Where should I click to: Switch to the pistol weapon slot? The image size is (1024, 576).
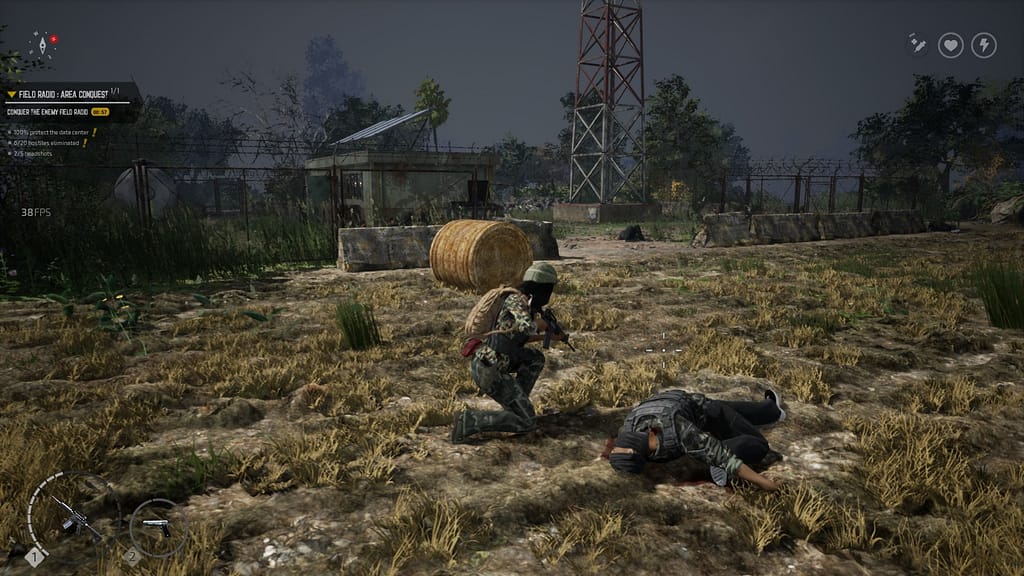pyautogui.click(x=156, y=525)
